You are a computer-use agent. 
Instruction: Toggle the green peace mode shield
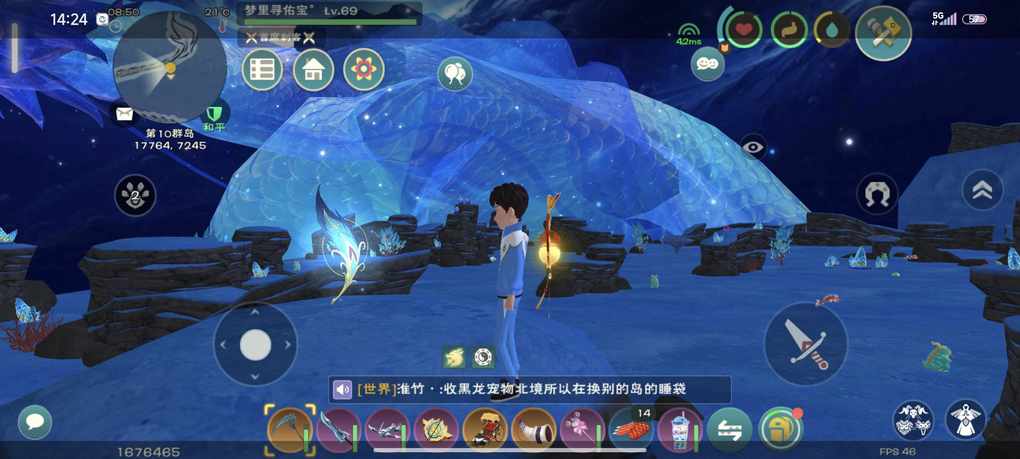(x=214, y=114)
